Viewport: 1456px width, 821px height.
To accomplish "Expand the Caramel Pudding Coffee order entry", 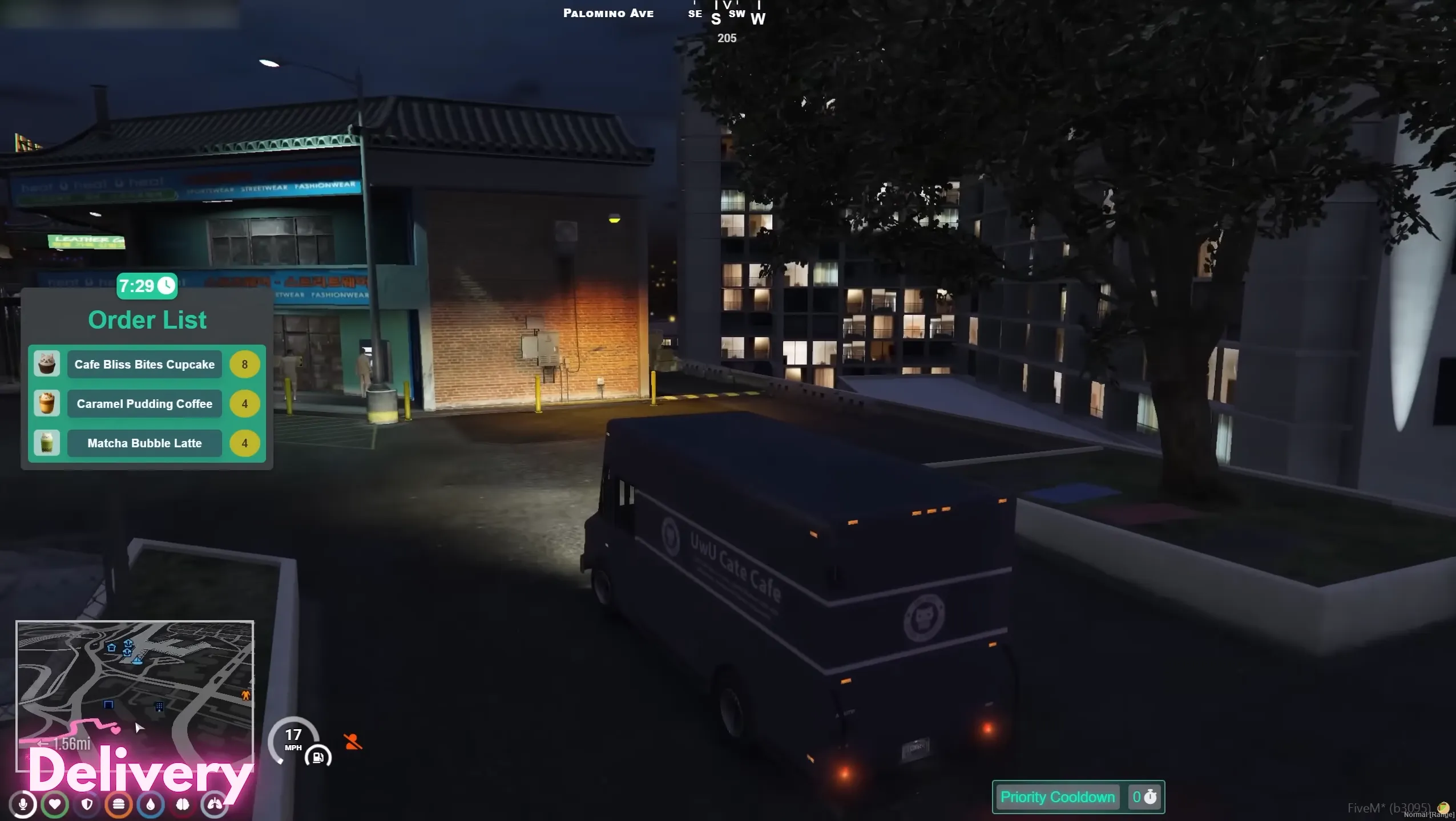I will coord(144,403).
